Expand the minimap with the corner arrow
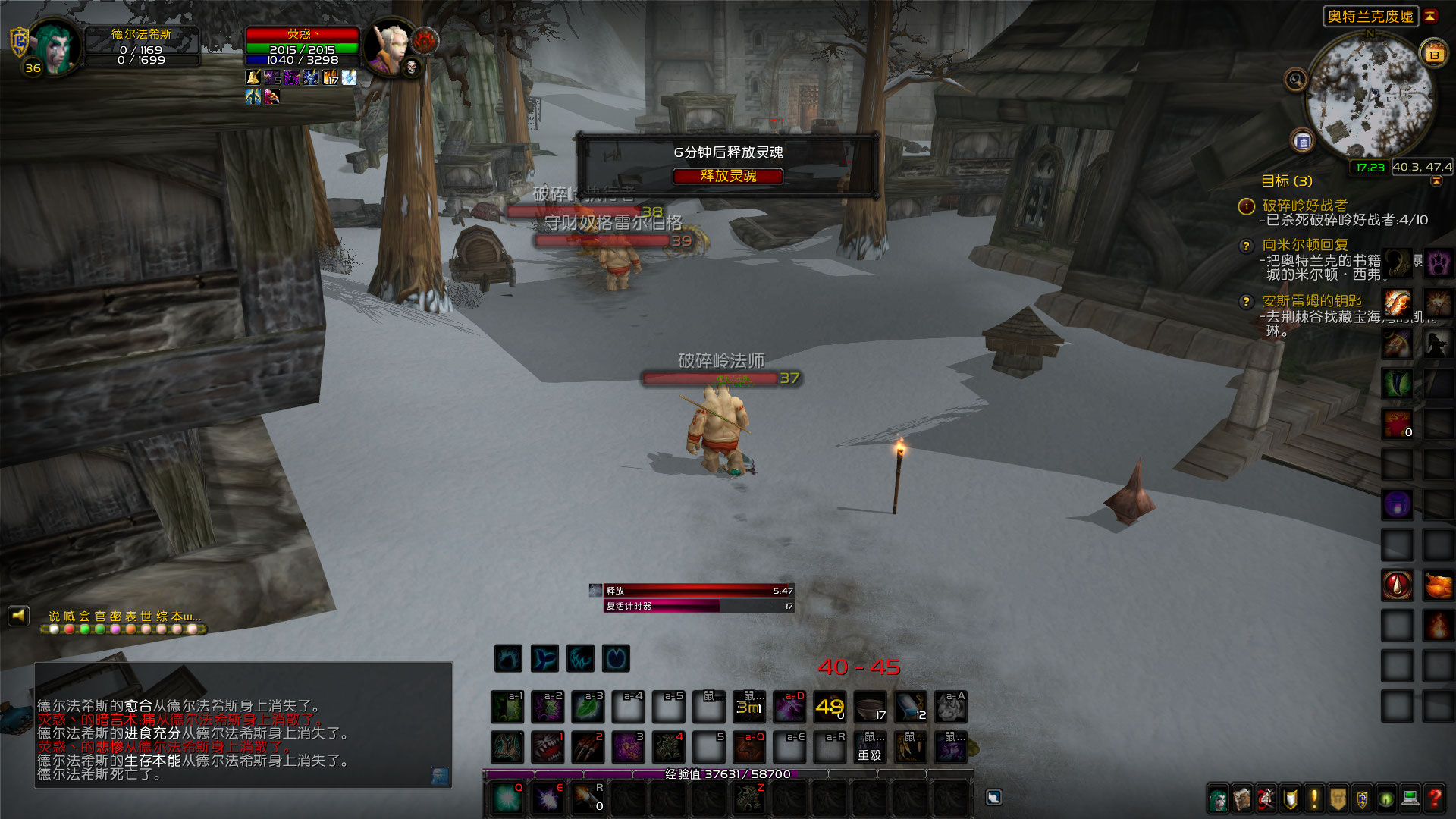 [1430, 17]
